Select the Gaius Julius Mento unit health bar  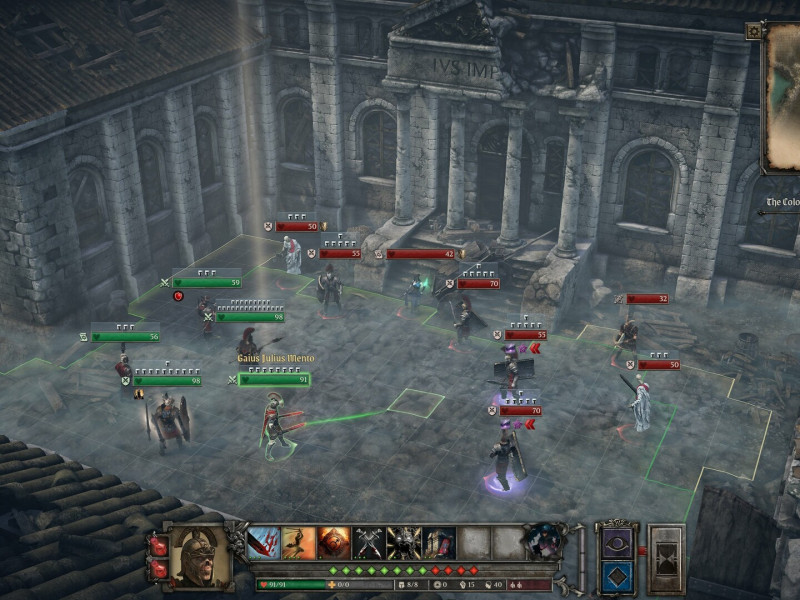[274, 380]
